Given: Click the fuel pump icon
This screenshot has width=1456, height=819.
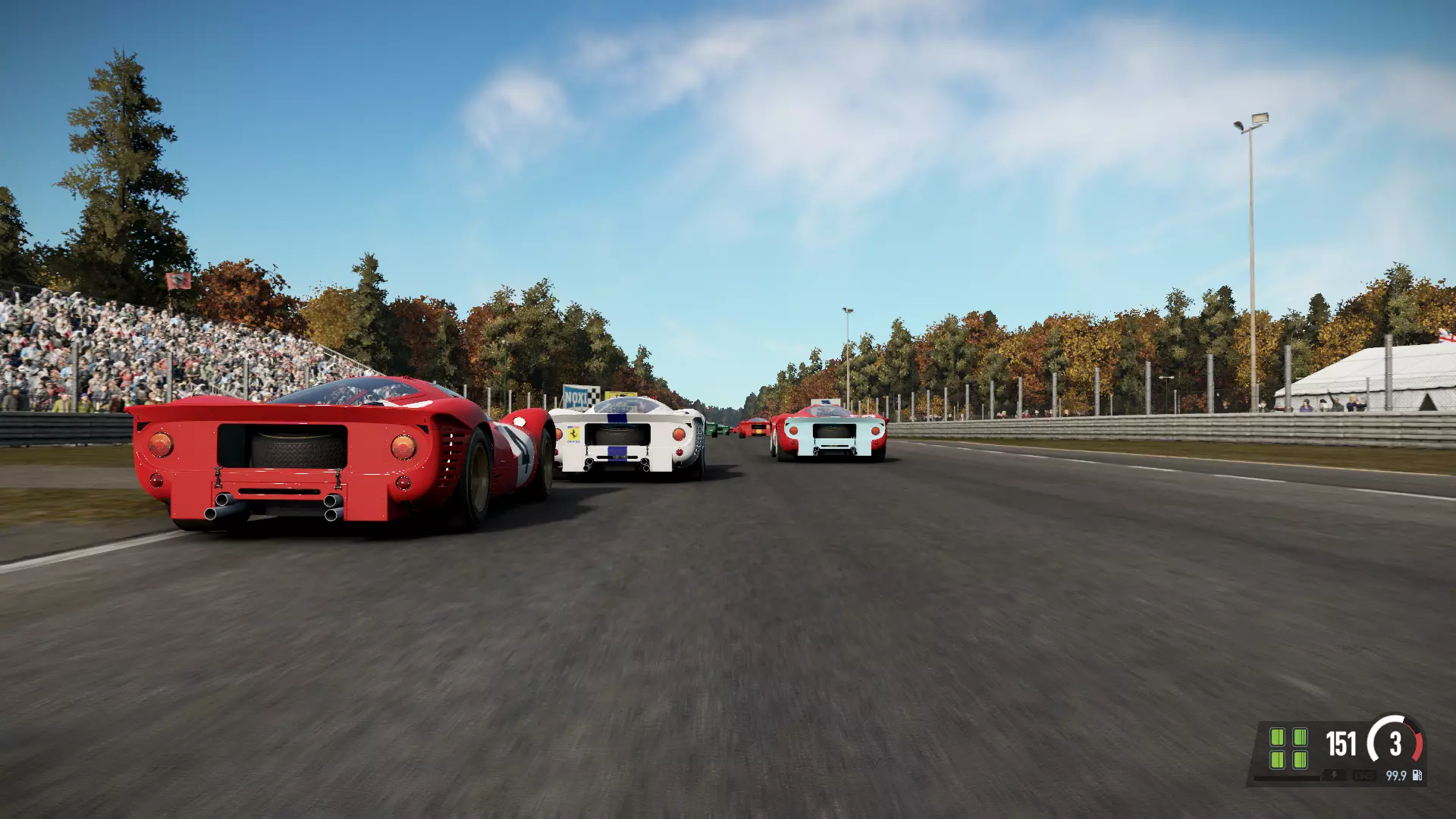Looking at the screenshot, I should [1417, 775].
